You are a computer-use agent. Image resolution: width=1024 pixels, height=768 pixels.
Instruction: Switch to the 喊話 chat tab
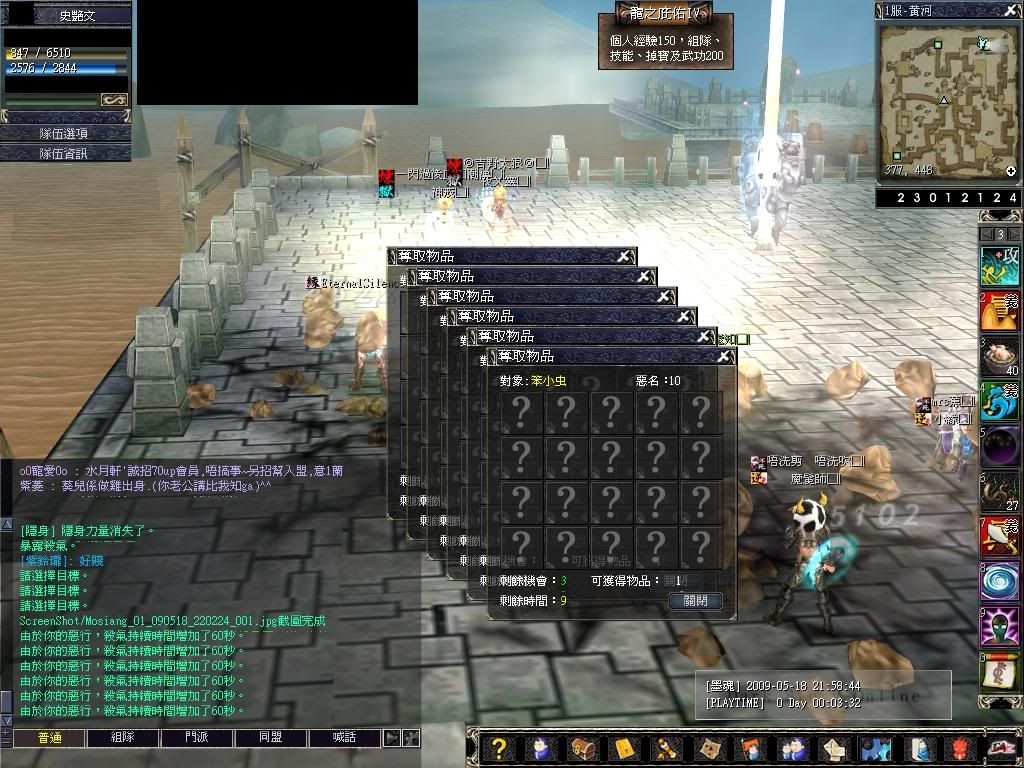[344, 738]
